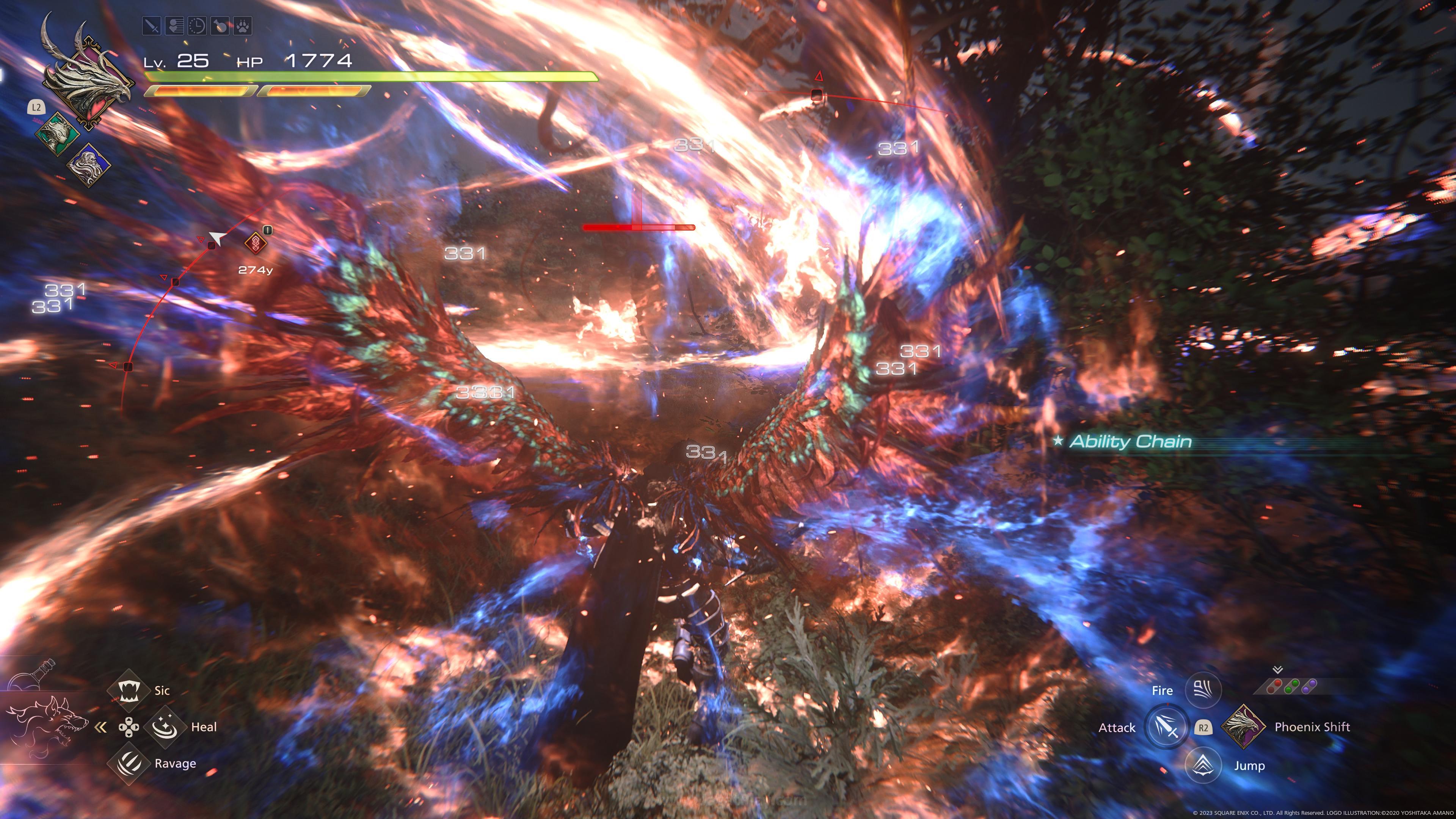This screenshot has height=819, width=1456.
Task: Click the sword status icon
Action: [152, 25]
